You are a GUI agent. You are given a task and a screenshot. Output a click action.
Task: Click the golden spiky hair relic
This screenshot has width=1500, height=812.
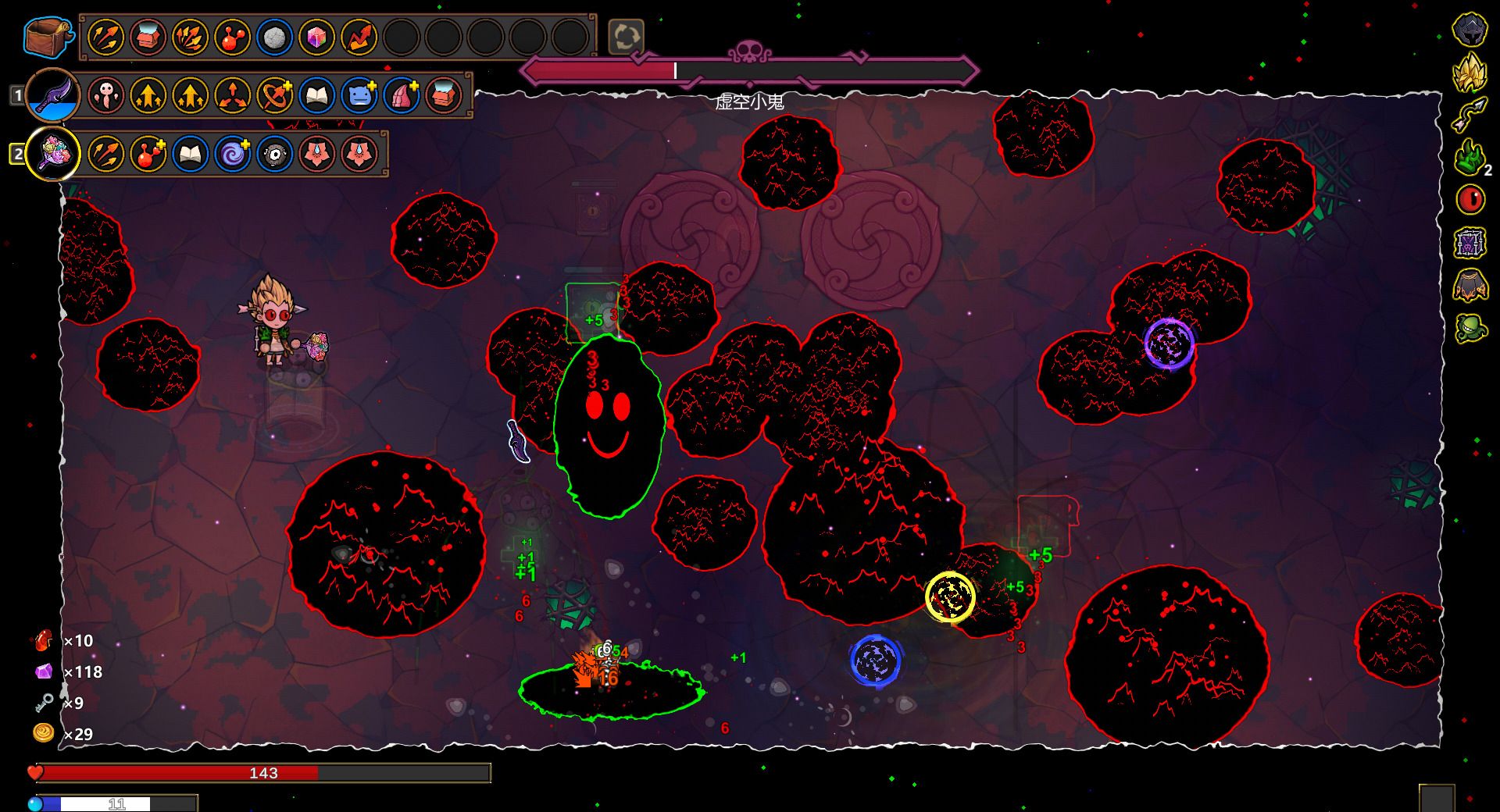(1470, 73)
